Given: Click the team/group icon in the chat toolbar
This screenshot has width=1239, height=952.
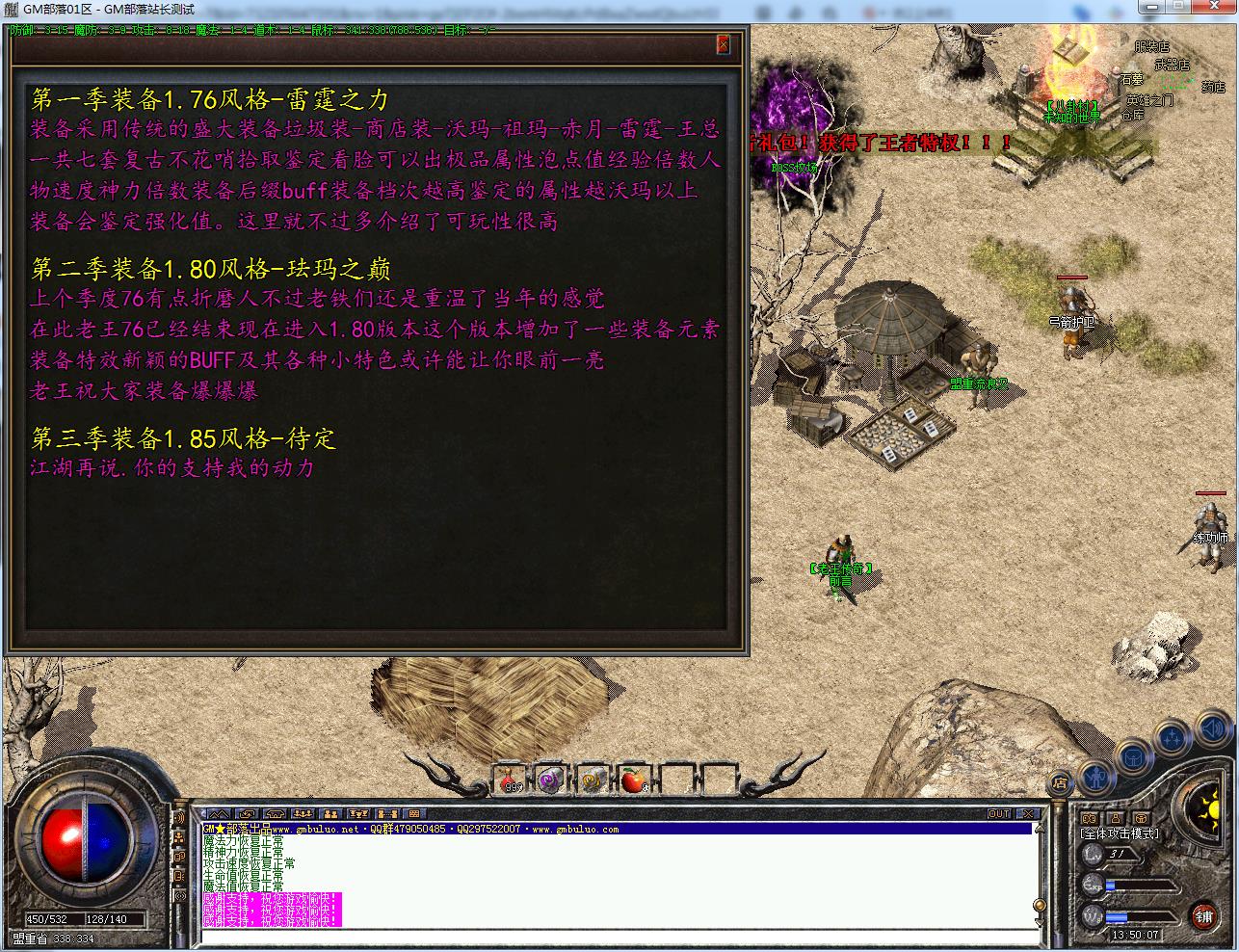Looking at the screenshot, I should point(303,814).
